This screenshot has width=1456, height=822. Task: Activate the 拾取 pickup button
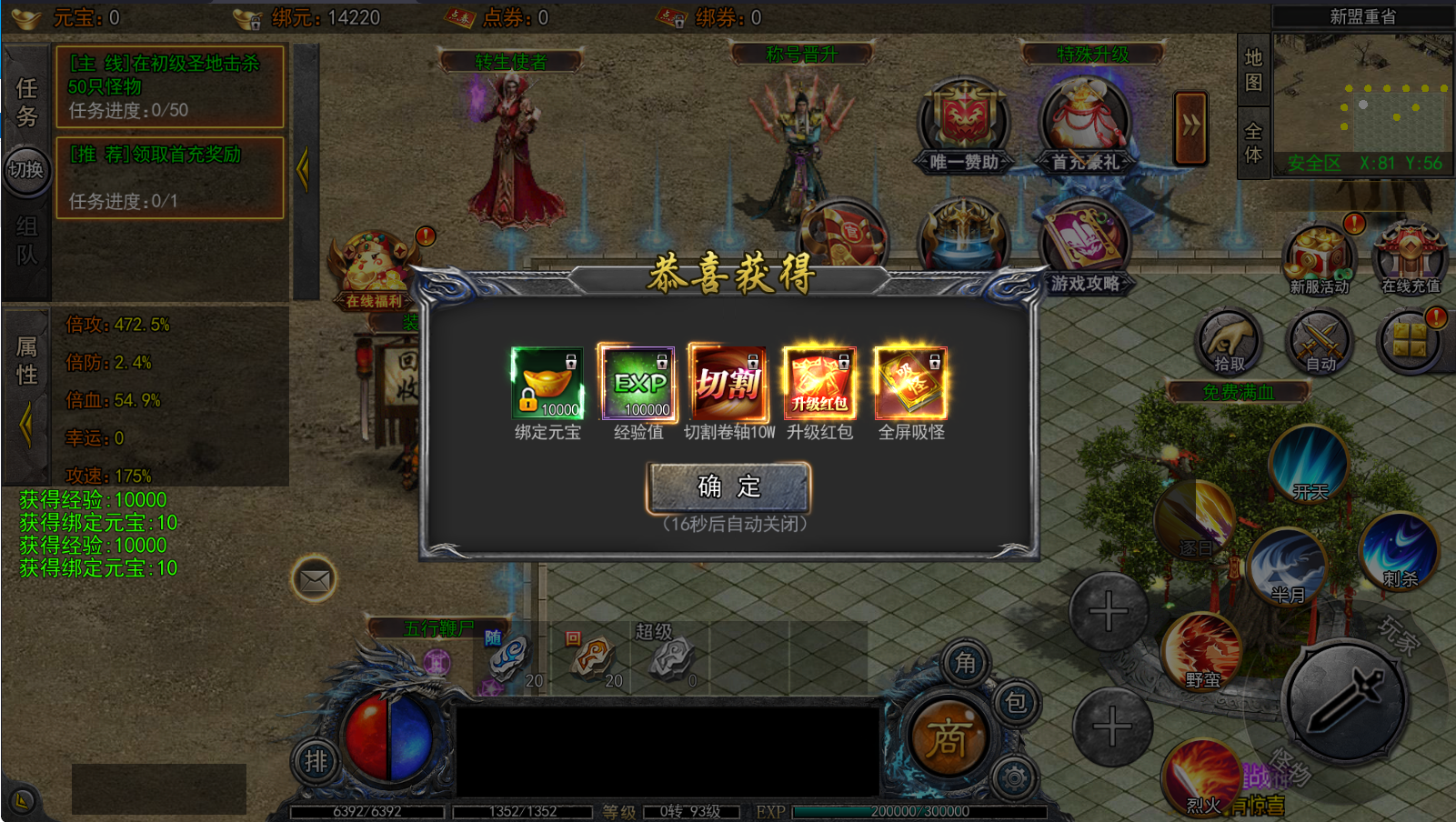click(x=1229, y=343)
